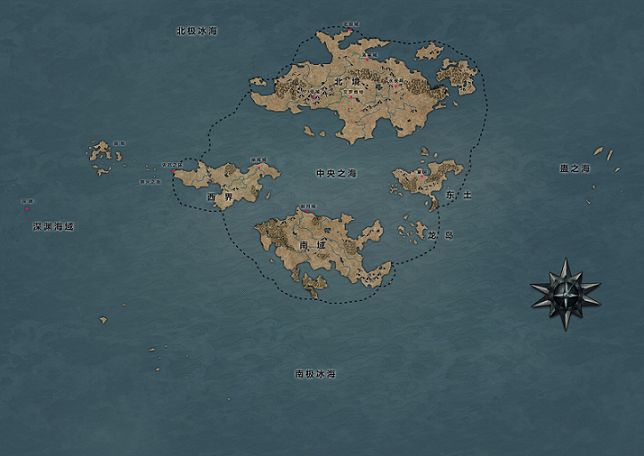Choose the pink city marker on 东土 island

tap(421, 178)
